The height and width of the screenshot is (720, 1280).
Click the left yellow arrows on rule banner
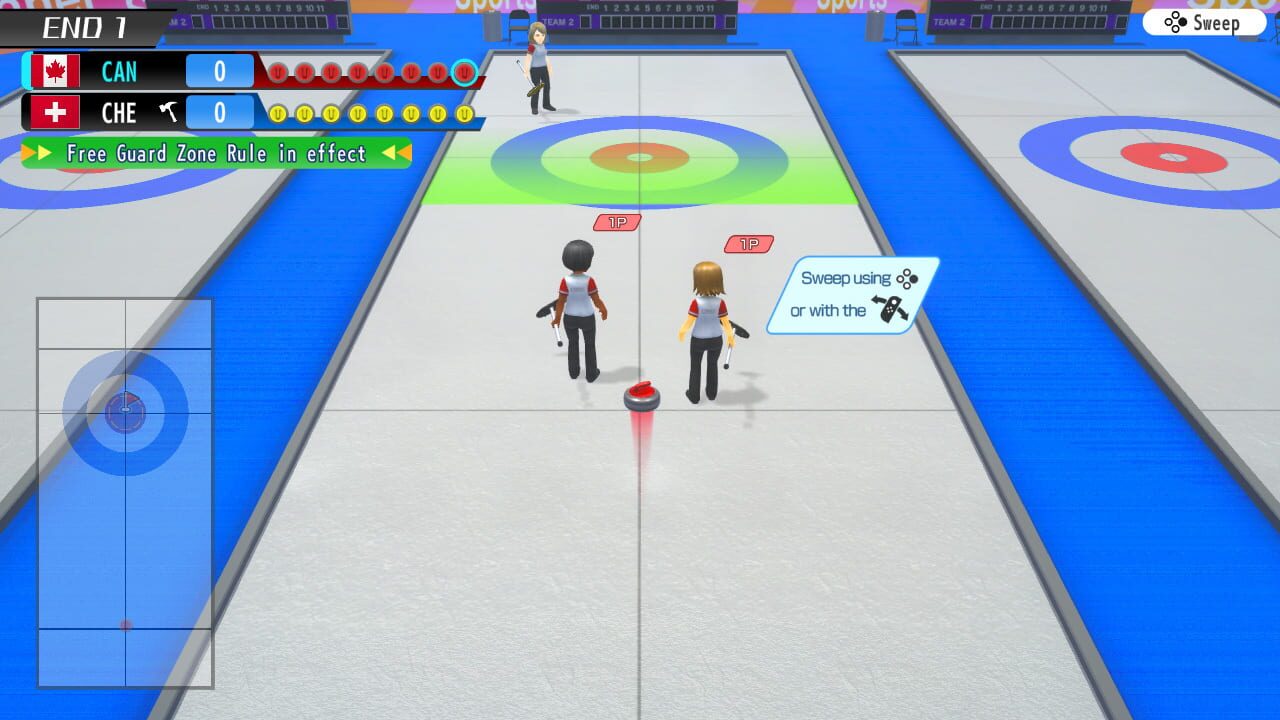pyautogui.click(x=34, y=154)
